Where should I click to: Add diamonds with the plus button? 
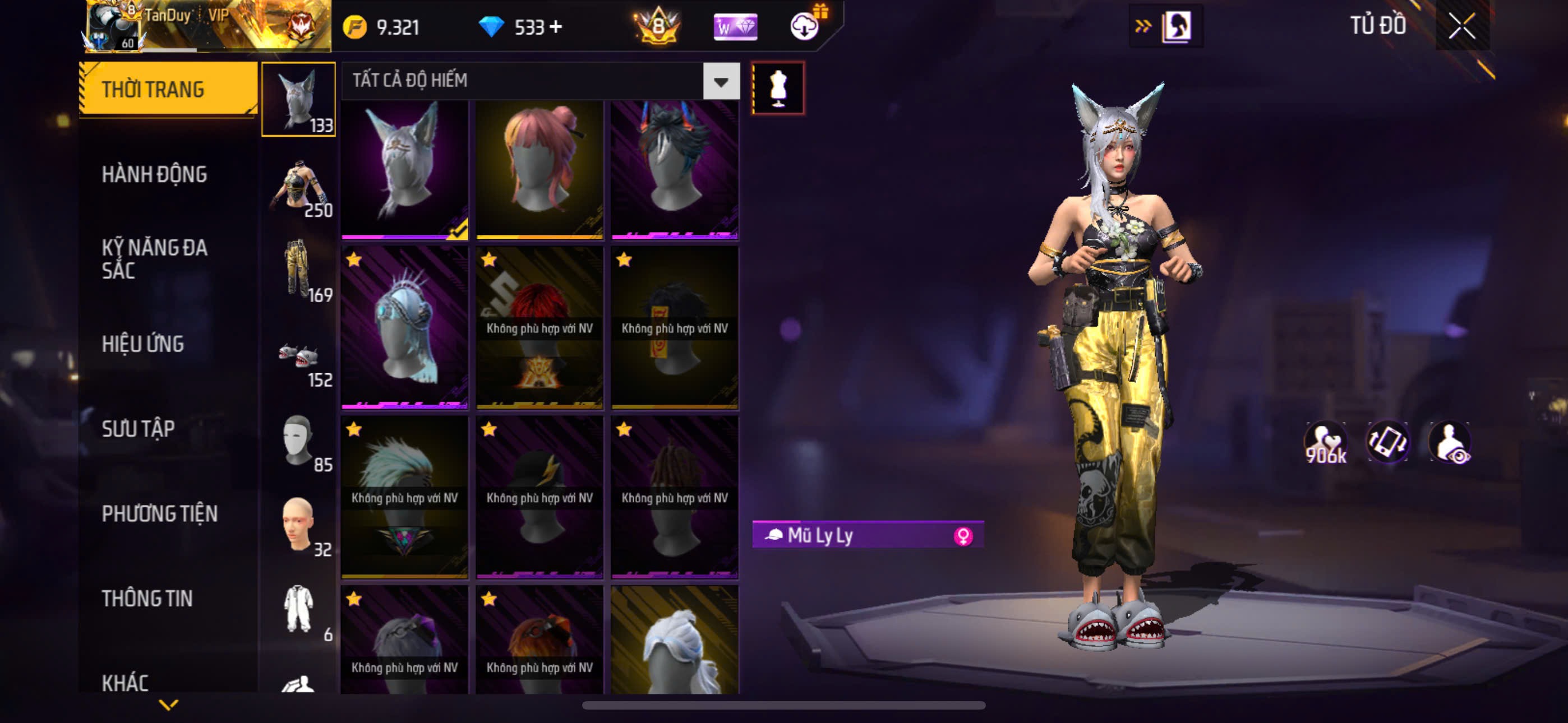tap(556, 27)
